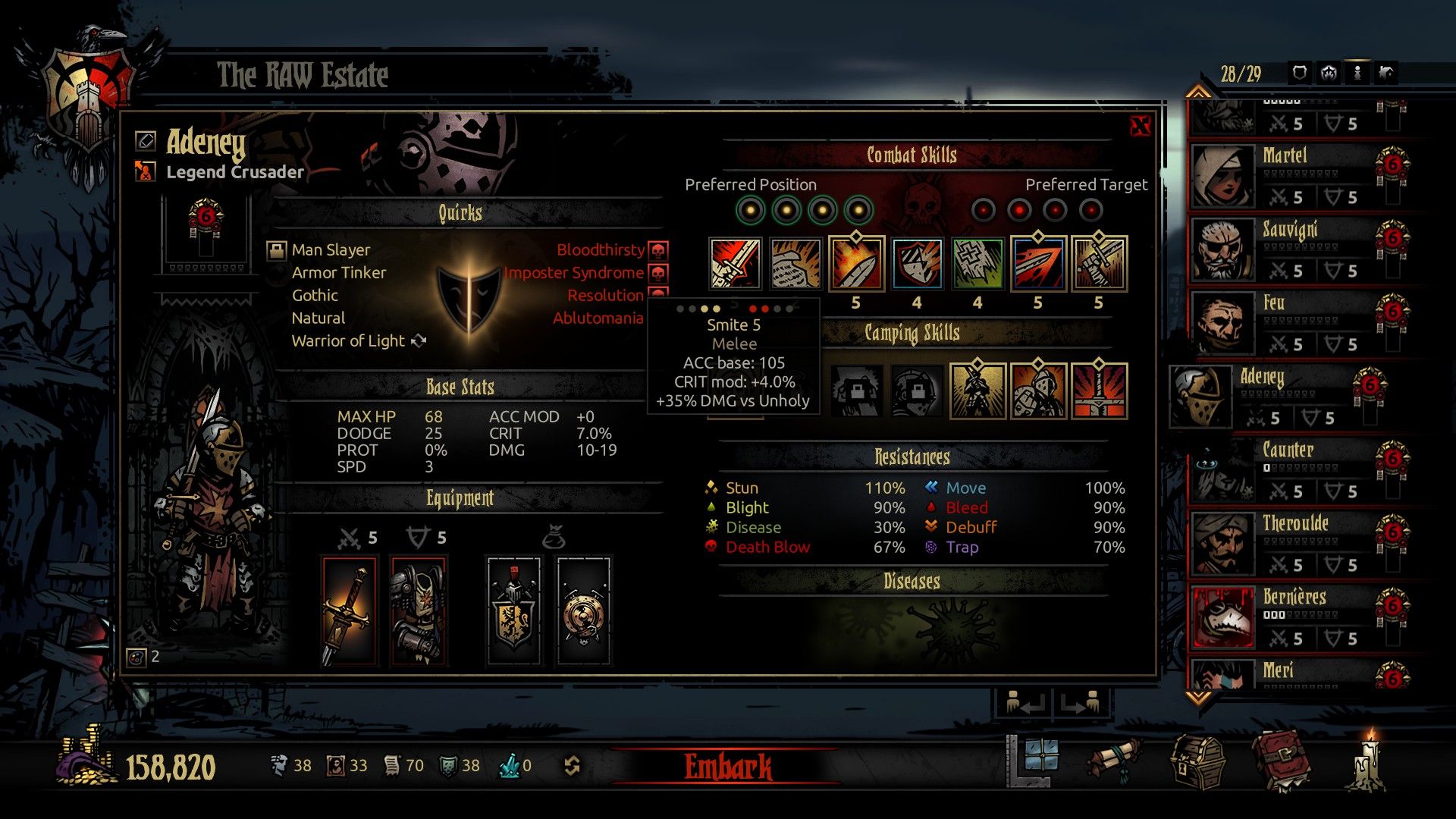Open the Activity Log scroll icon
1456x819 pixels.
[x=1116, y=758]
